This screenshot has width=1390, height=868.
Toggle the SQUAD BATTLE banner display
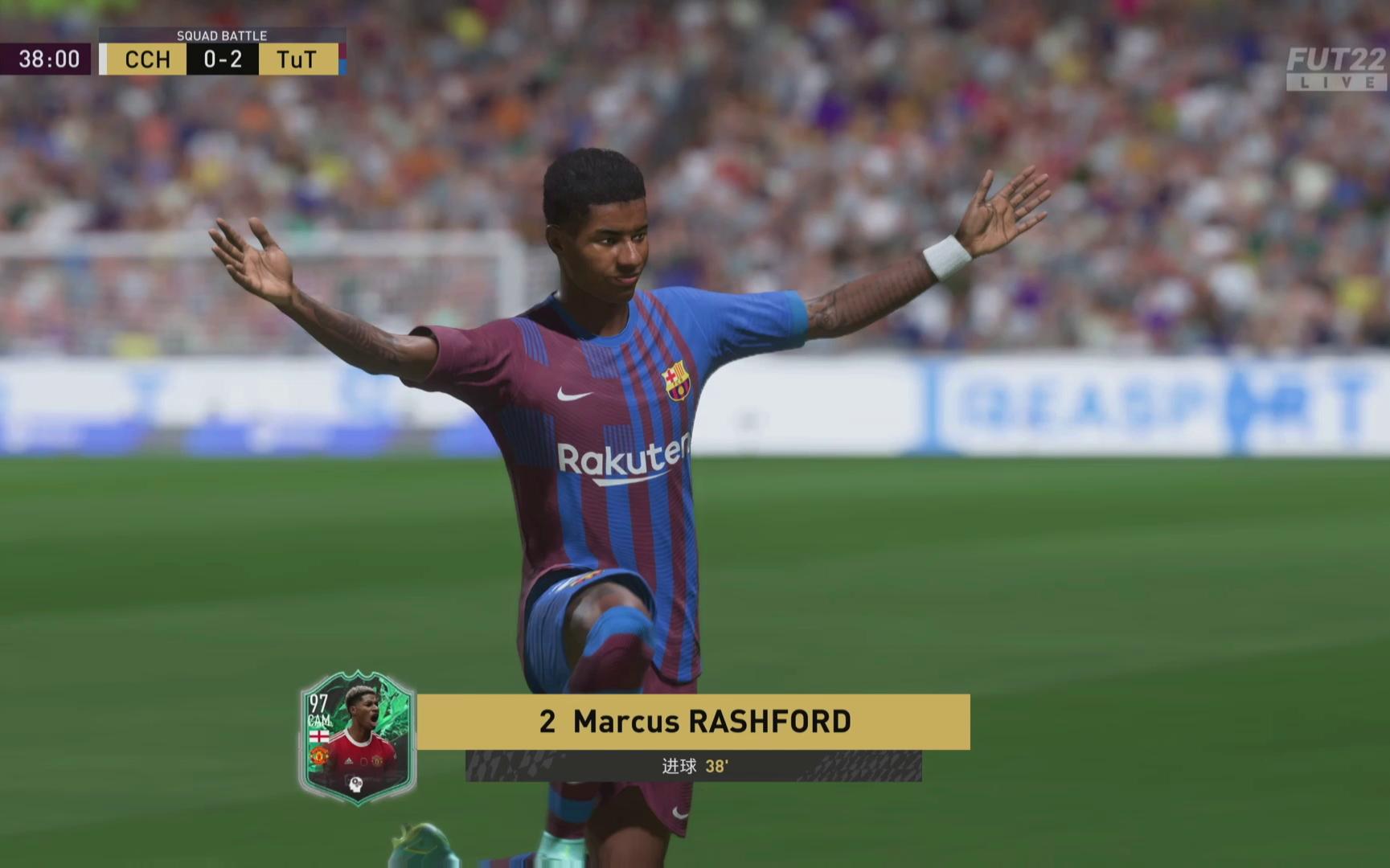(222, 35)
